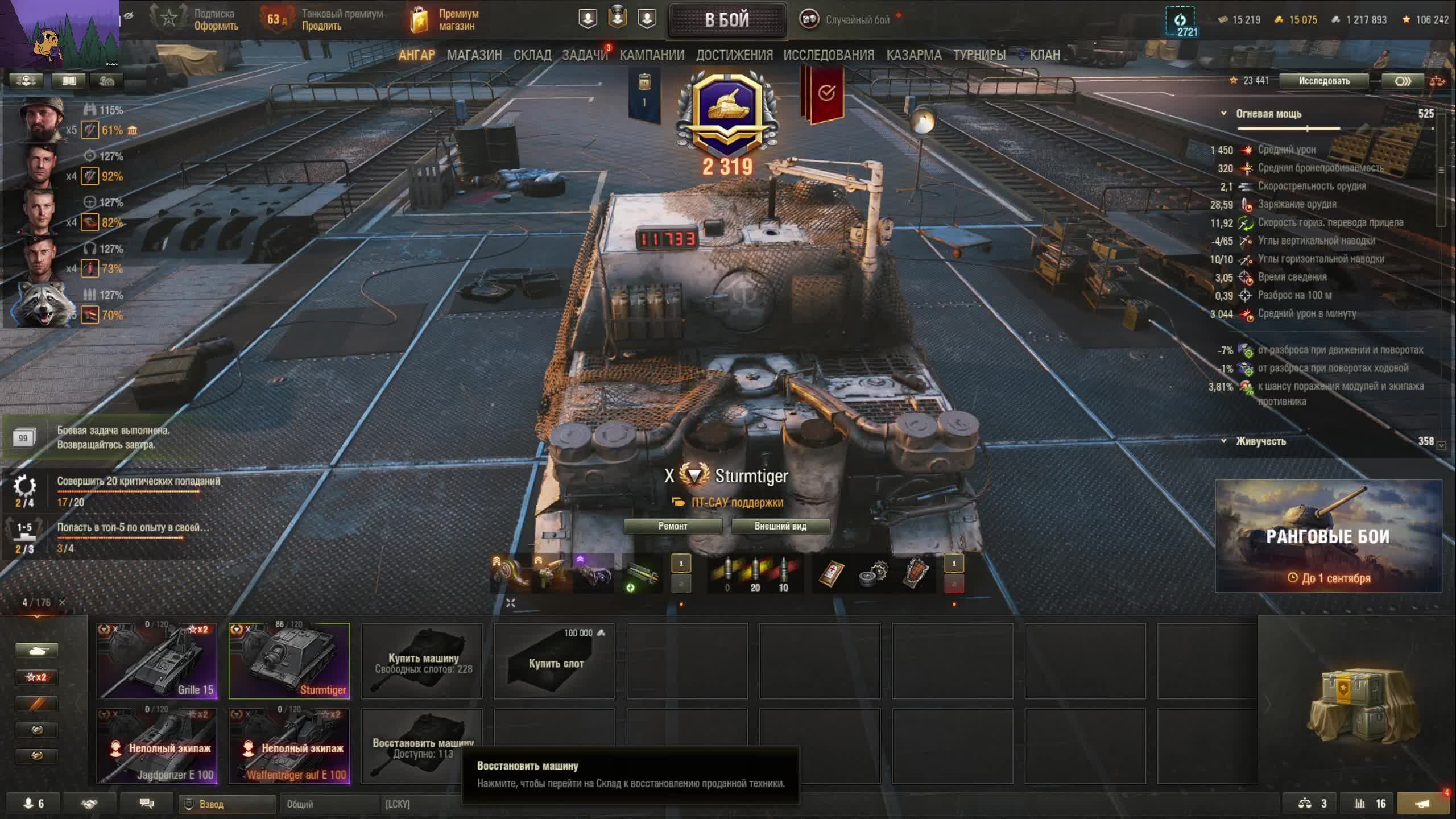
Task: Start battle with the В БОЙ button
Action: (727, 20)
